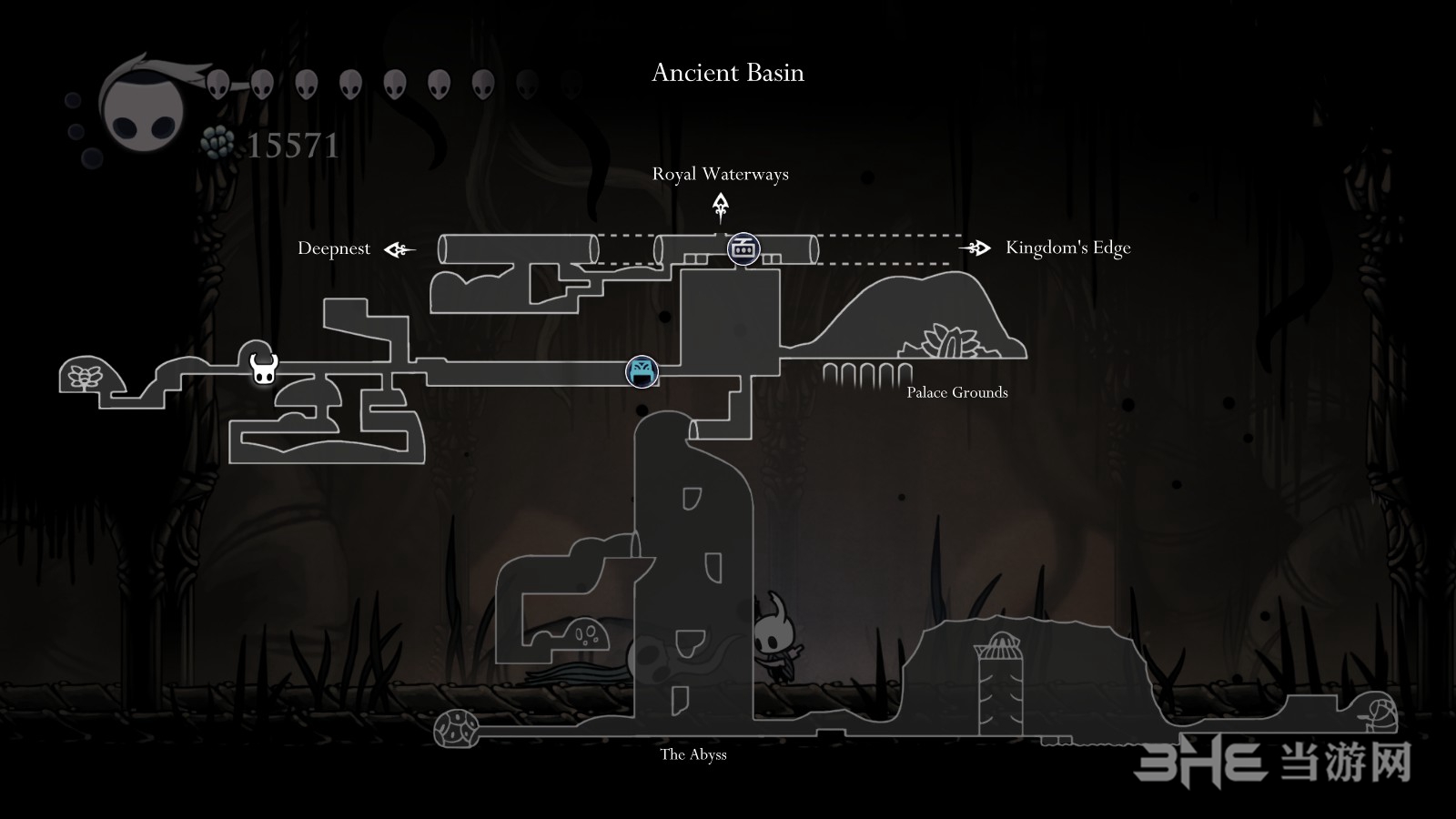
Task: Follow the Deepnest exit arrow
Action: pos(399,249)
